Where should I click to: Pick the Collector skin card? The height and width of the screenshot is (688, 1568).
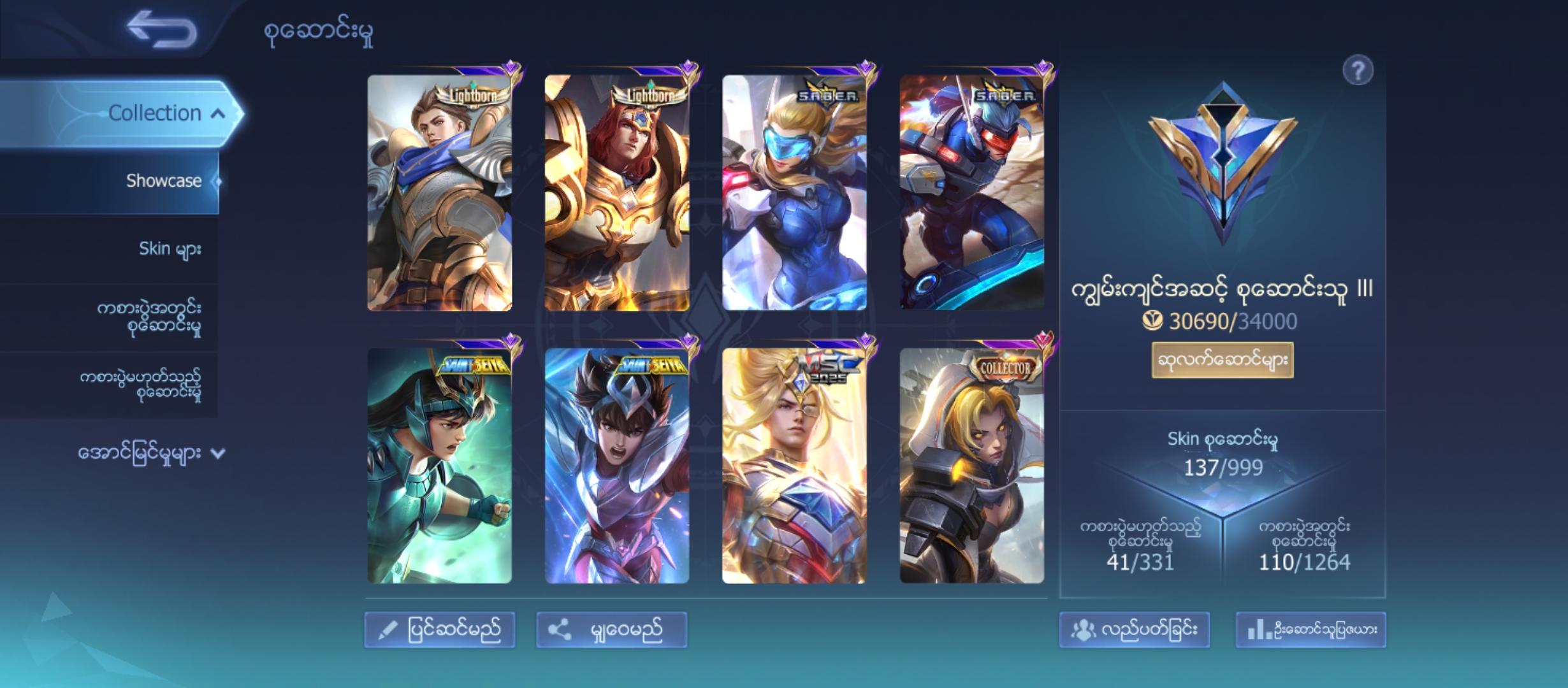point(971,466)
